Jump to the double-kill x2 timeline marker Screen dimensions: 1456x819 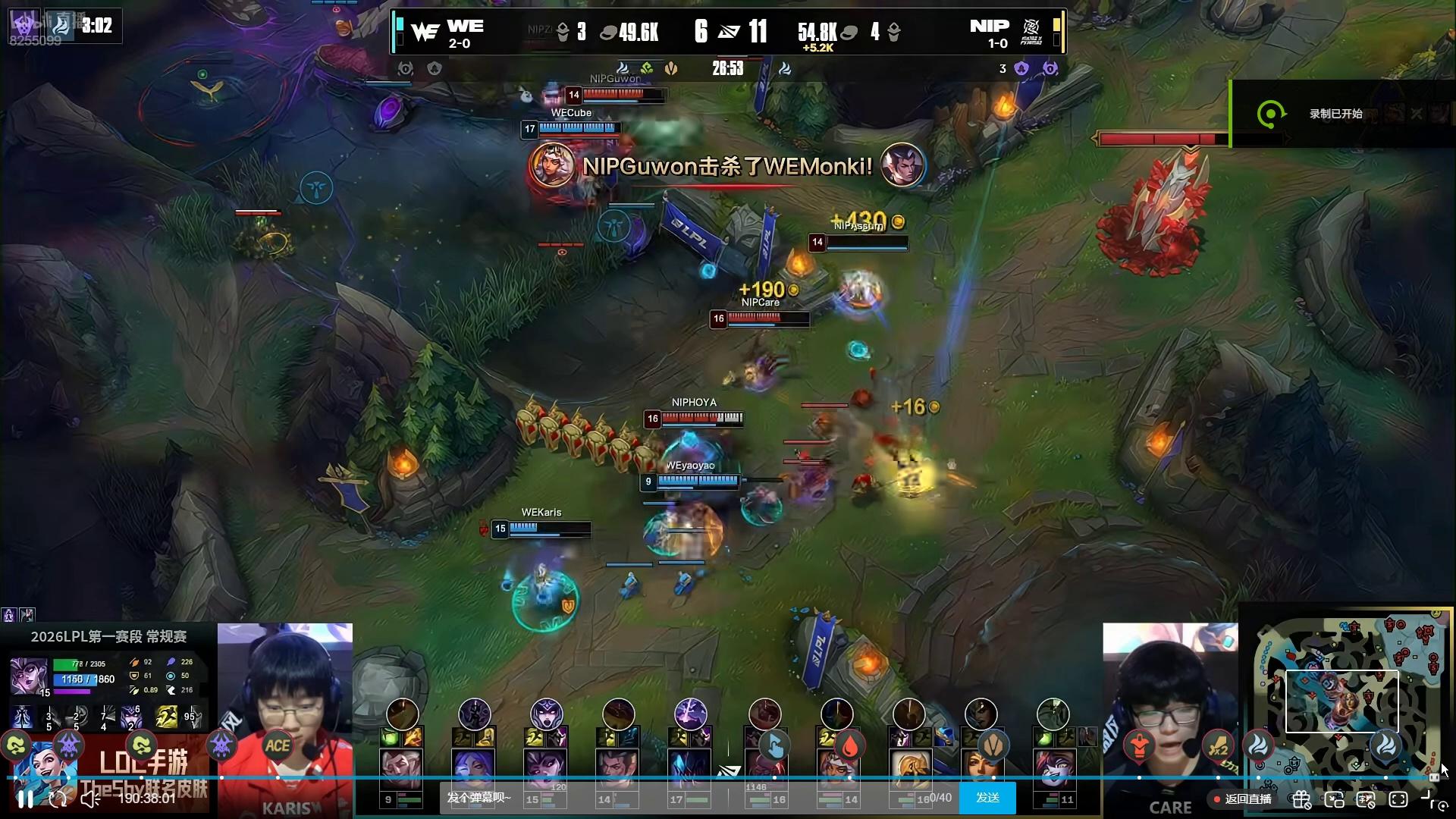click(1218, 746)
